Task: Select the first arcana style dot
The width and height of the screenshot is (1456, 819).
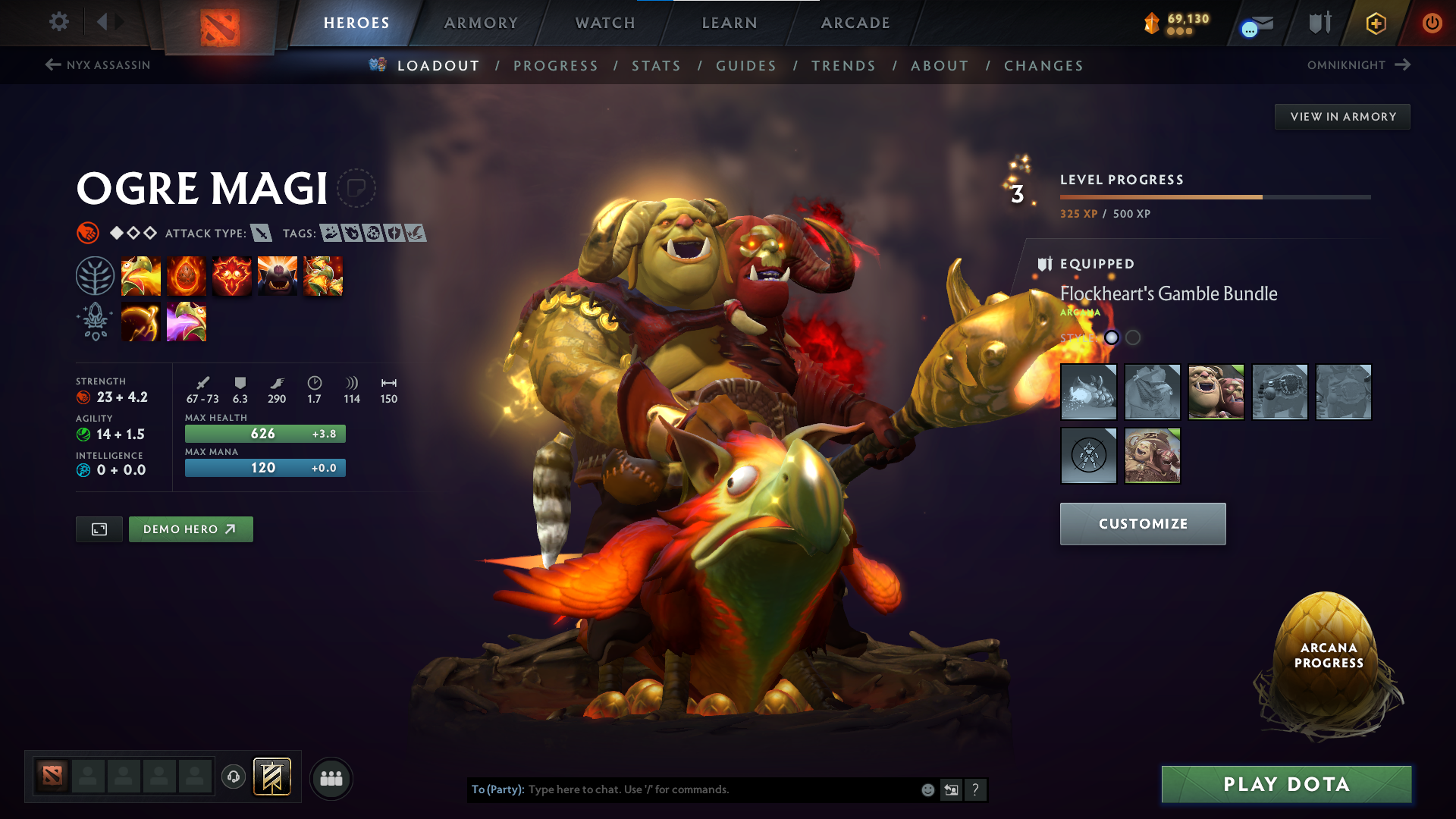Action: (x=1111, y=338)
